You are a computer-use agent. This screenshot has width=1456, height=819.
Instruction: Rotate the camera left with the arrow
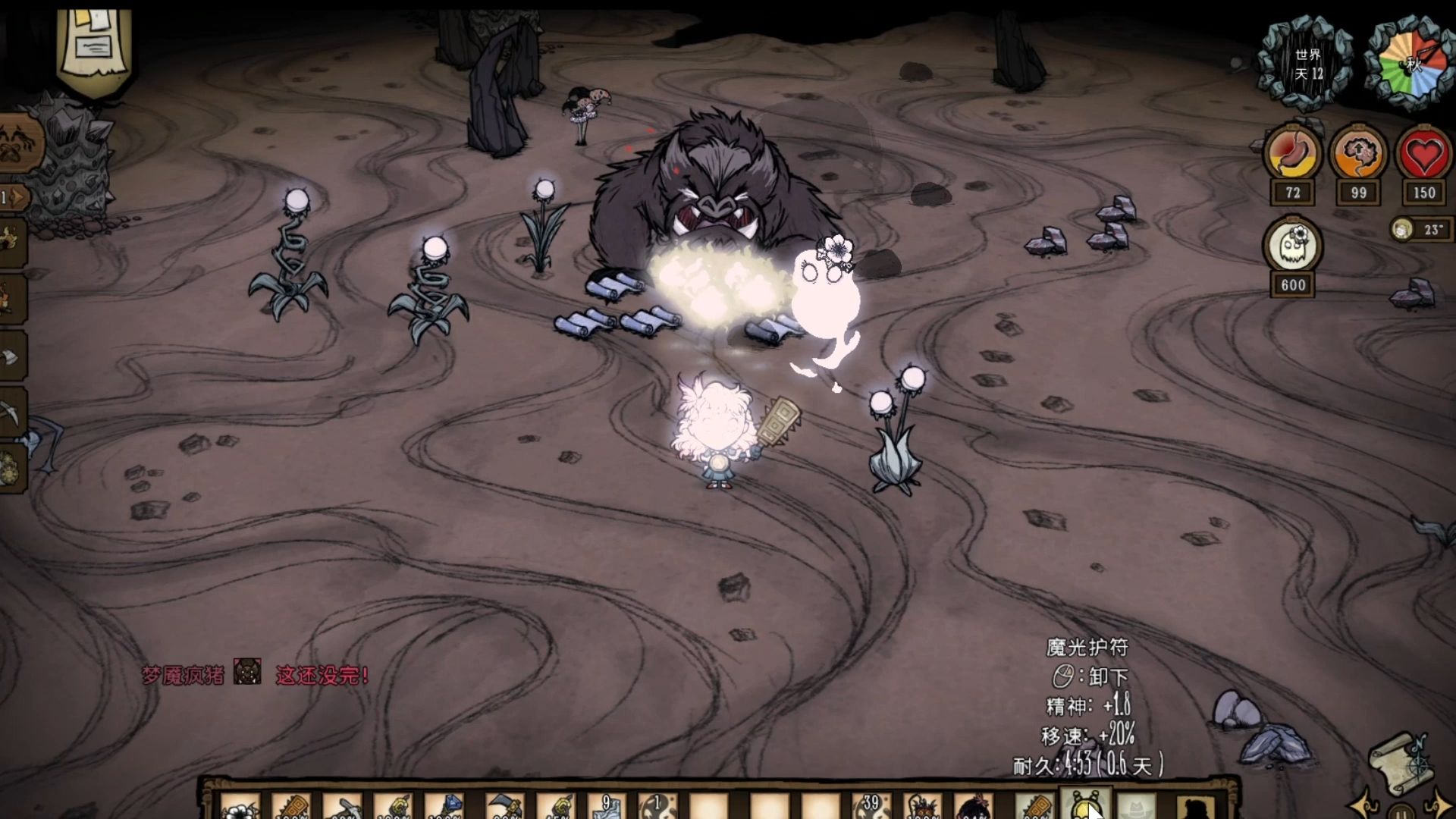tap(1363, 805)
